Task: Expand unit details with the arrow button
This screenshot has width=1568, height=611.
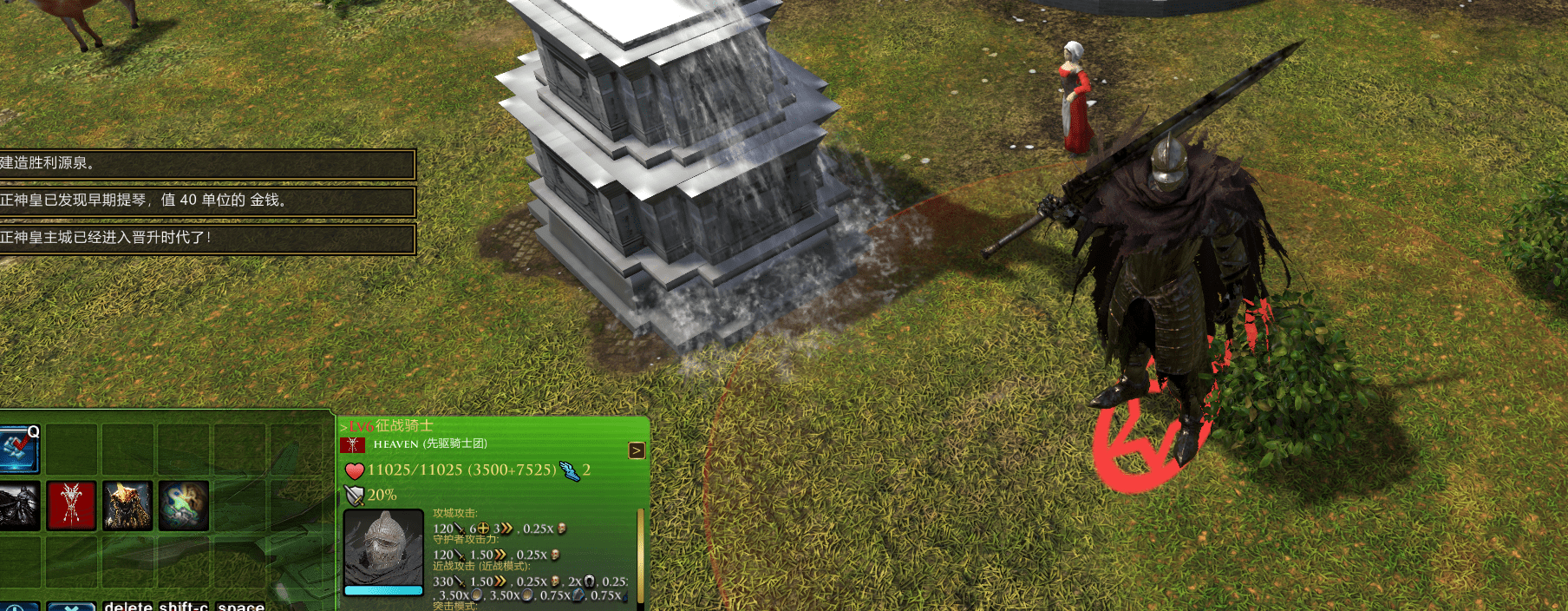Action: click(x=637, y=450)
